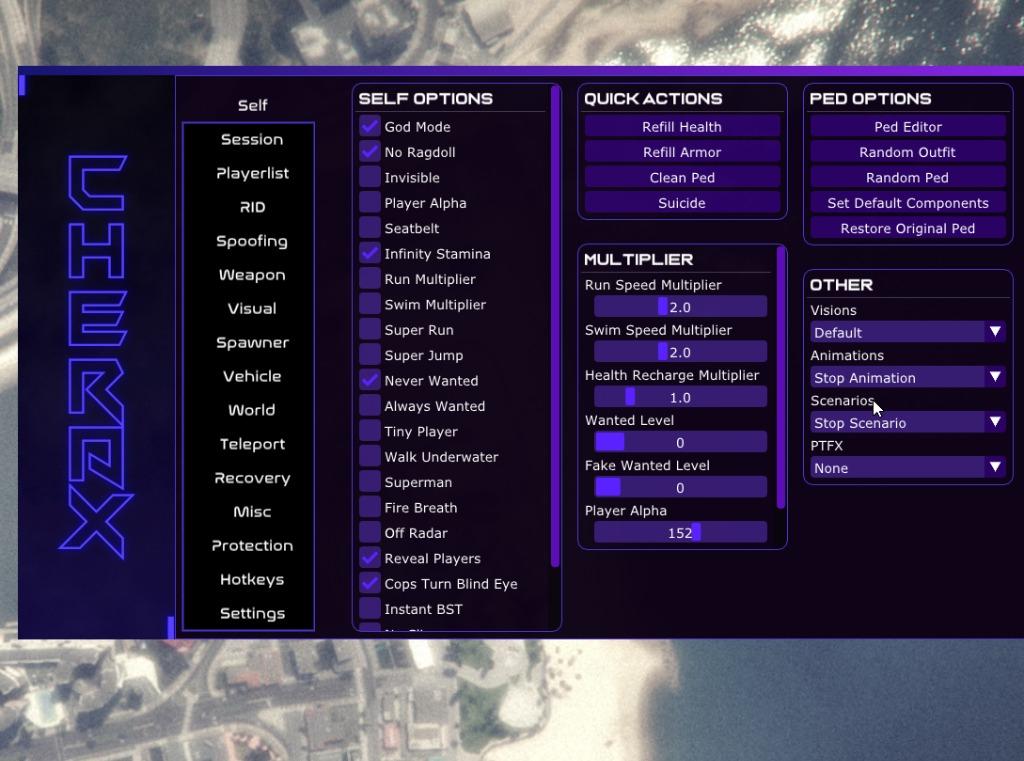Open the Ped Editor
The width and height of the screenshot is (1024, 761).
pyautogui.click(x=907, y=127)
